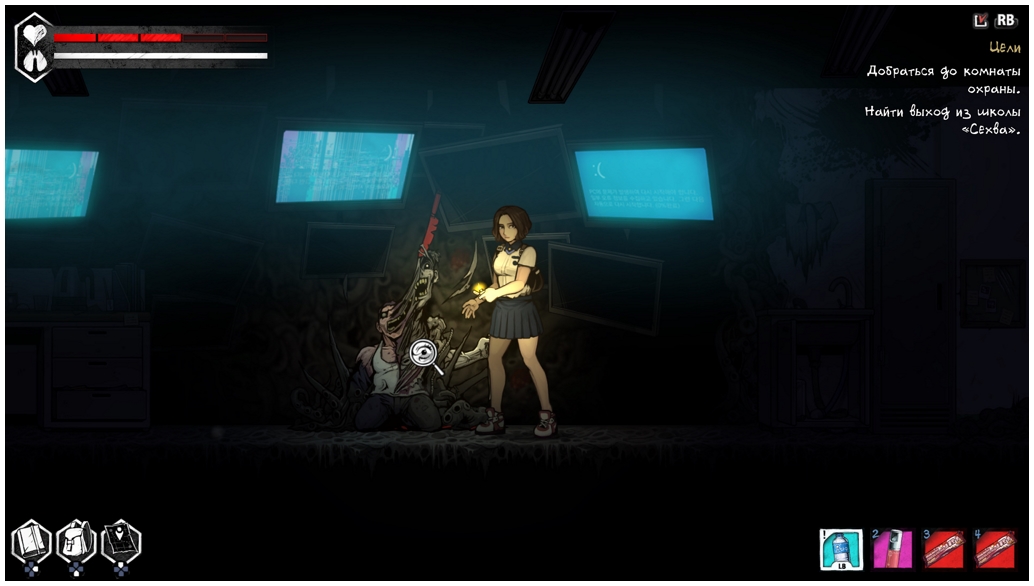
Task: Open the backpack inventory icon
Action: tap(76, 543)
